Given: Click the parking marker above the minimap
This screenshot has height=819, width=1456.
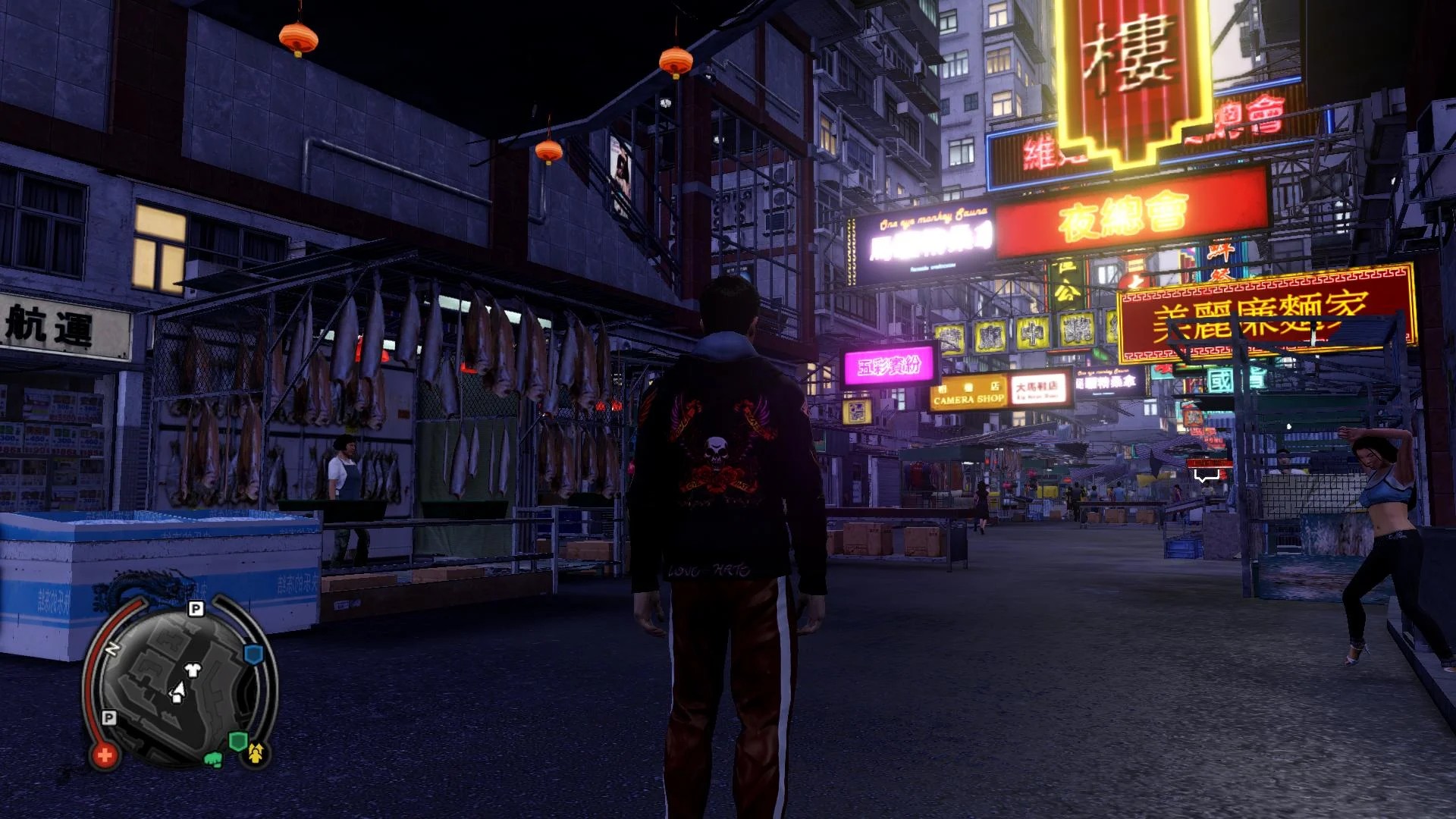Looking at the screenshot, I should tap(196, 609).
